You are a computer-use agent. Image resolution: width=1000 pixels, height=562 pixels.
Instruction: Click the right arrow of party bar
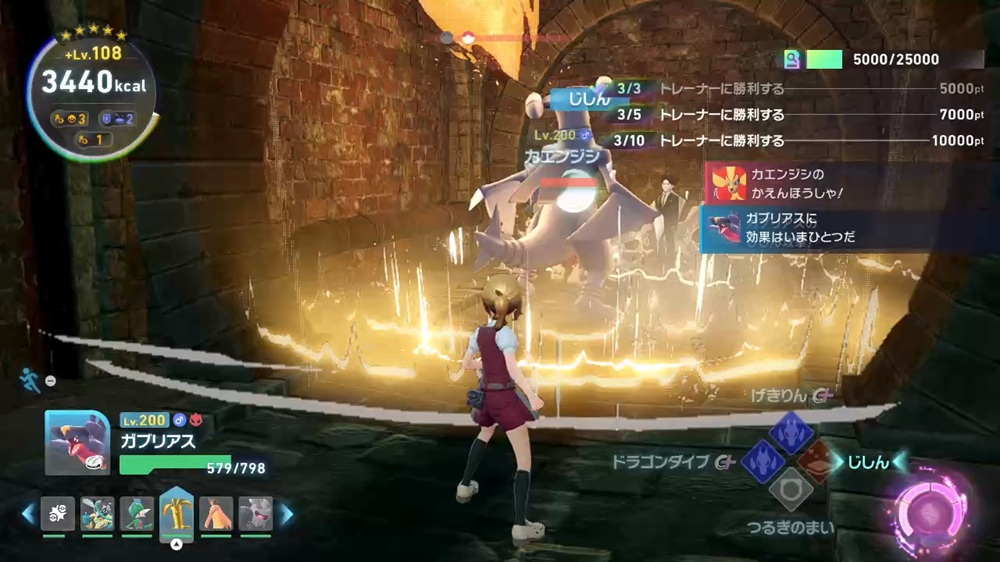[287, 514]
